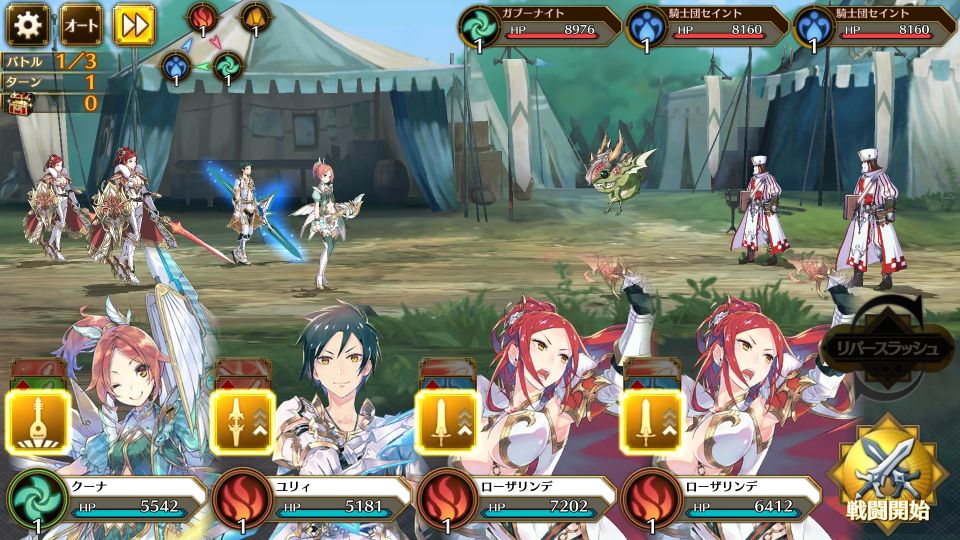Open the gear settings menu

tap(28, 23)
